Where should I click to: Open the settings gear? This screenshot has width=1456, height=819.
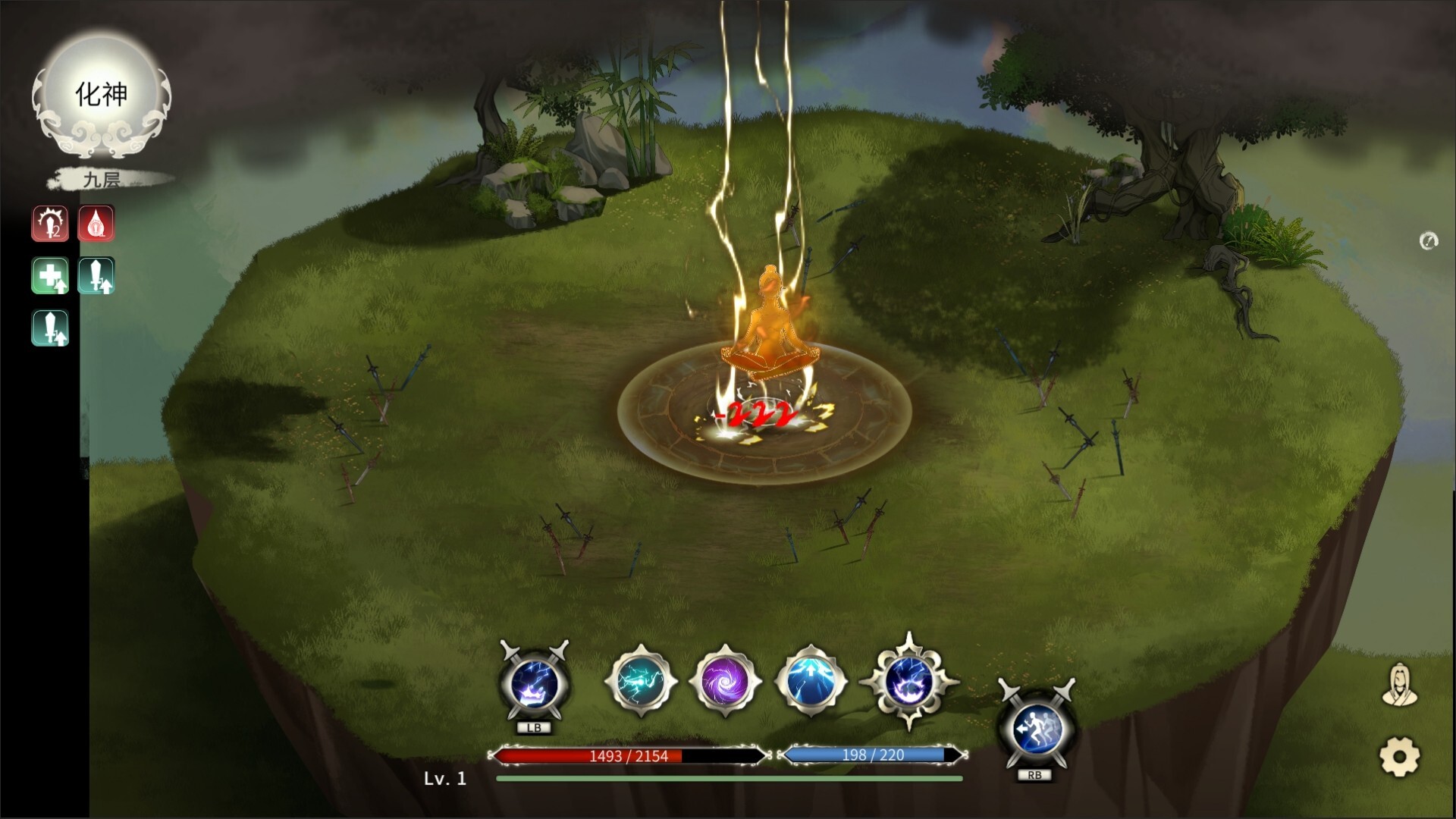[x=1399, y=756]
